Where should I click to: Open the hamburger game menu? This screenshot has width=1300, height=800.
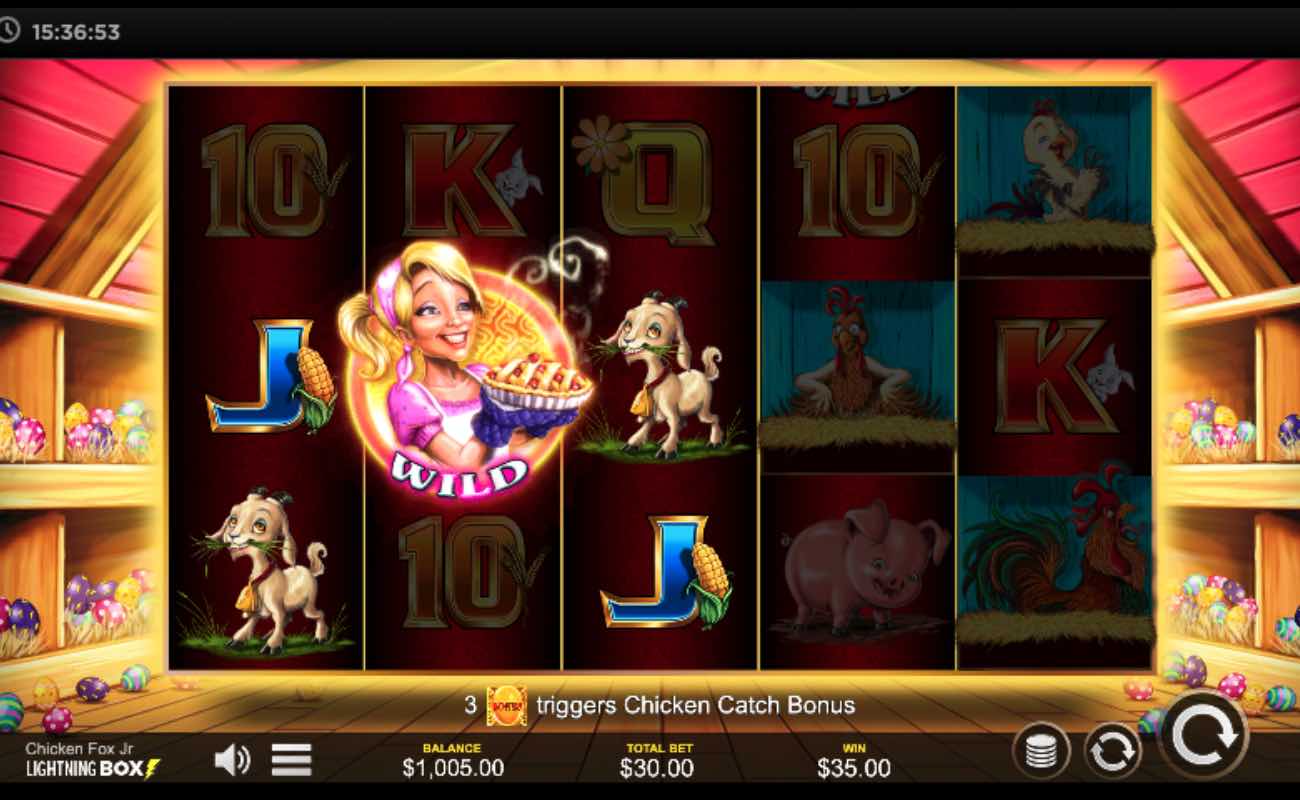(x=290, y=757)
